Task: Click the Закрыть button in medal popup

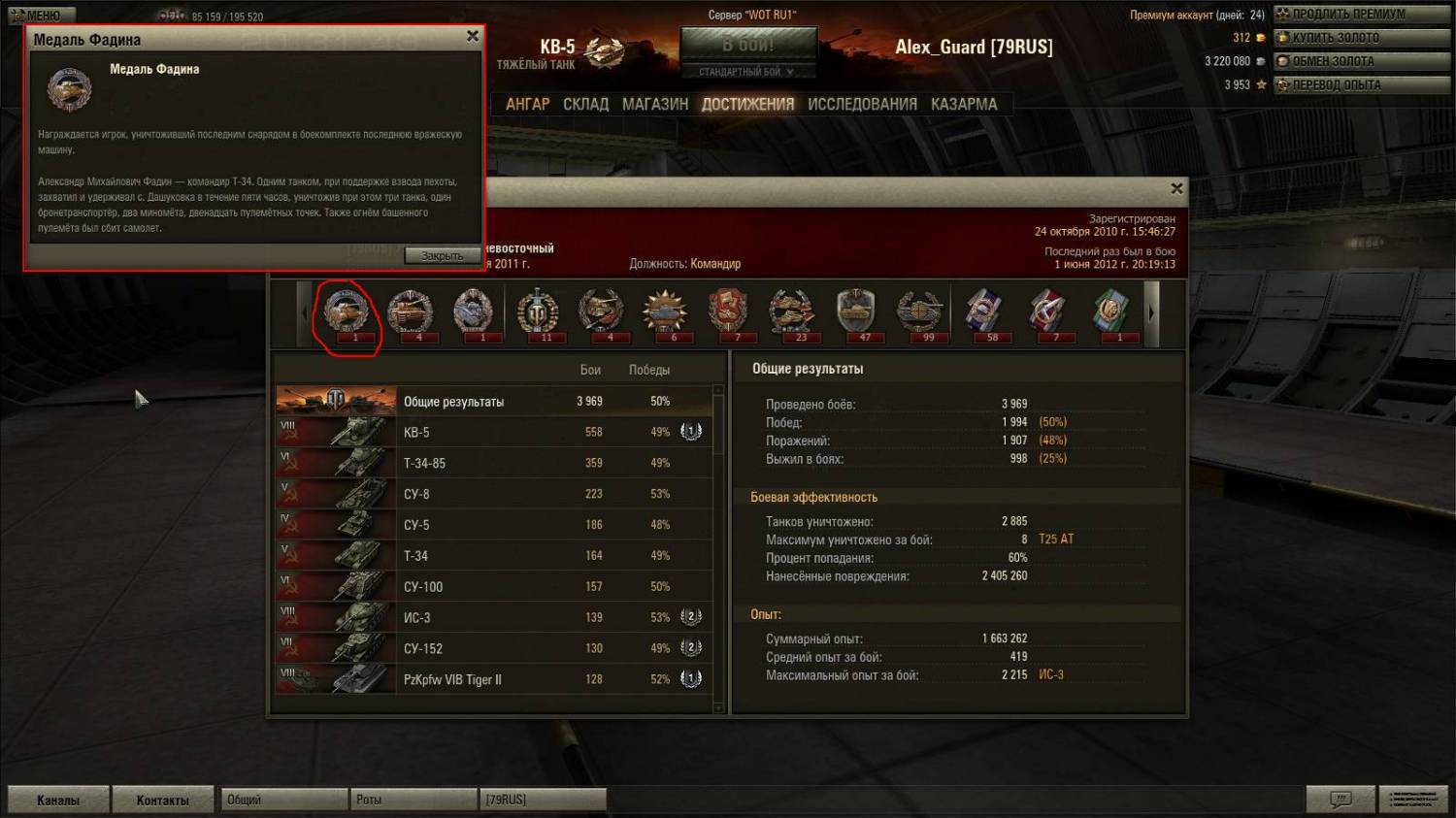Action: pos(442,256)
